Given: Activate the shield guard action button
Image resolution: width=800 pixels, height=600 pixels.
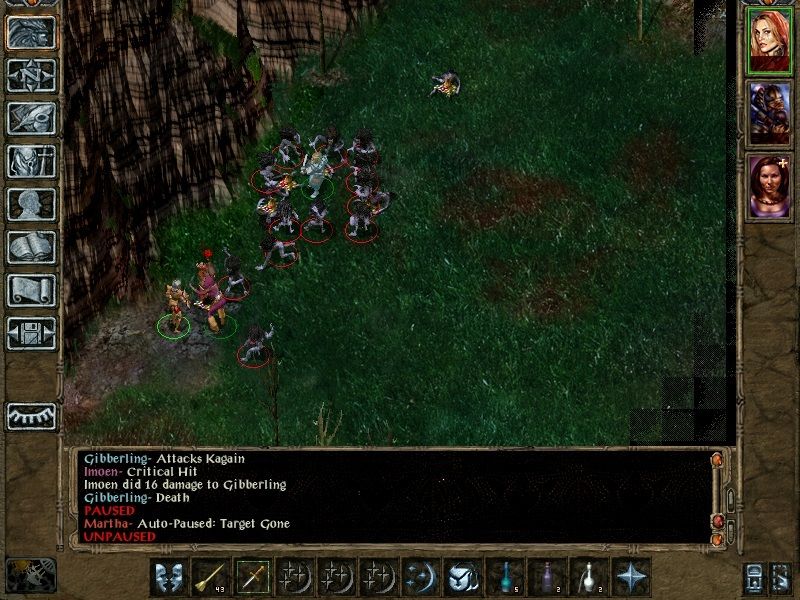Looking at the screenshot, I should 167,577.
